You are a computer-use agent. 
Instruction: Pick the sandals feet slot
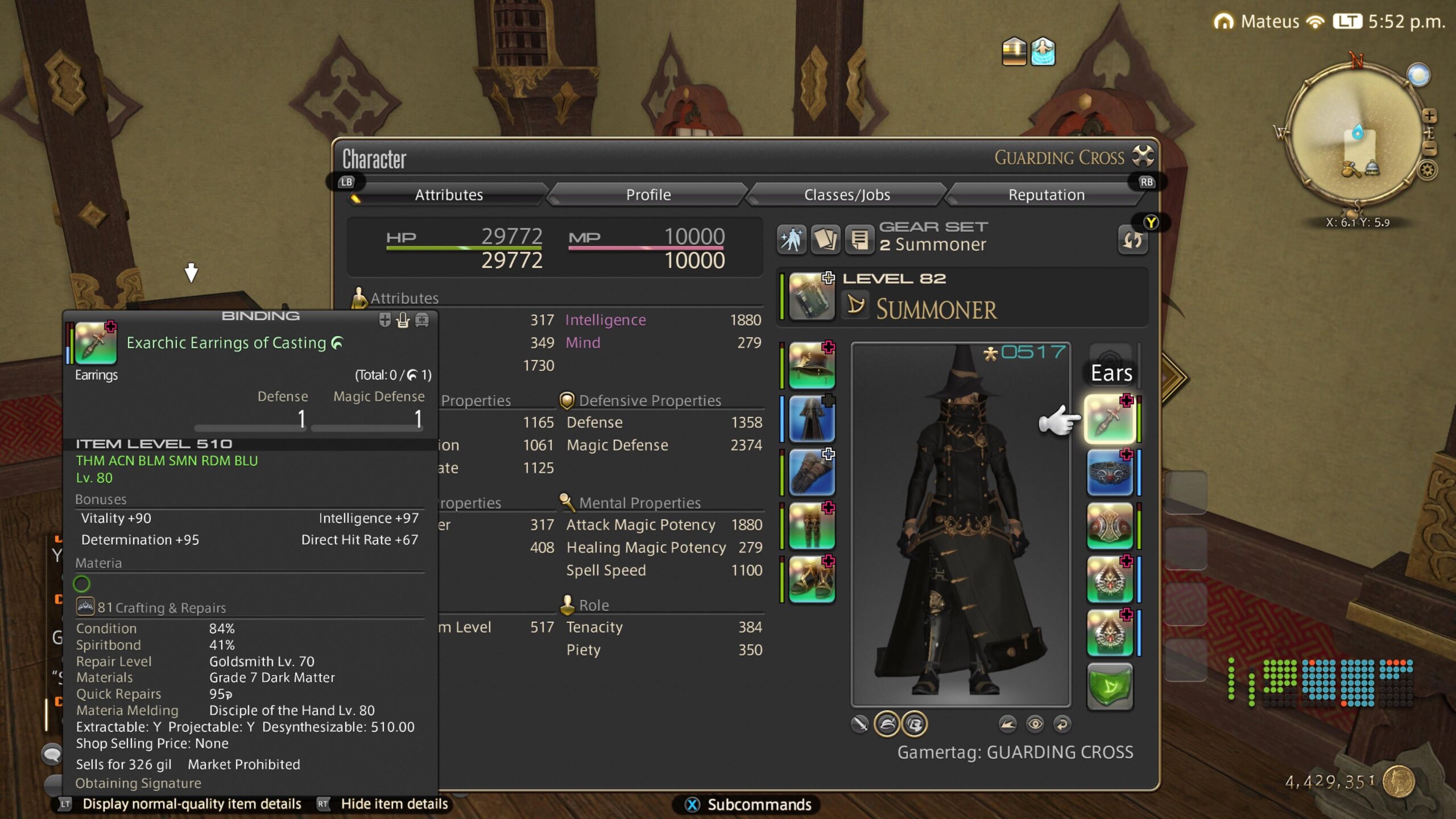(x=812, y=580)
